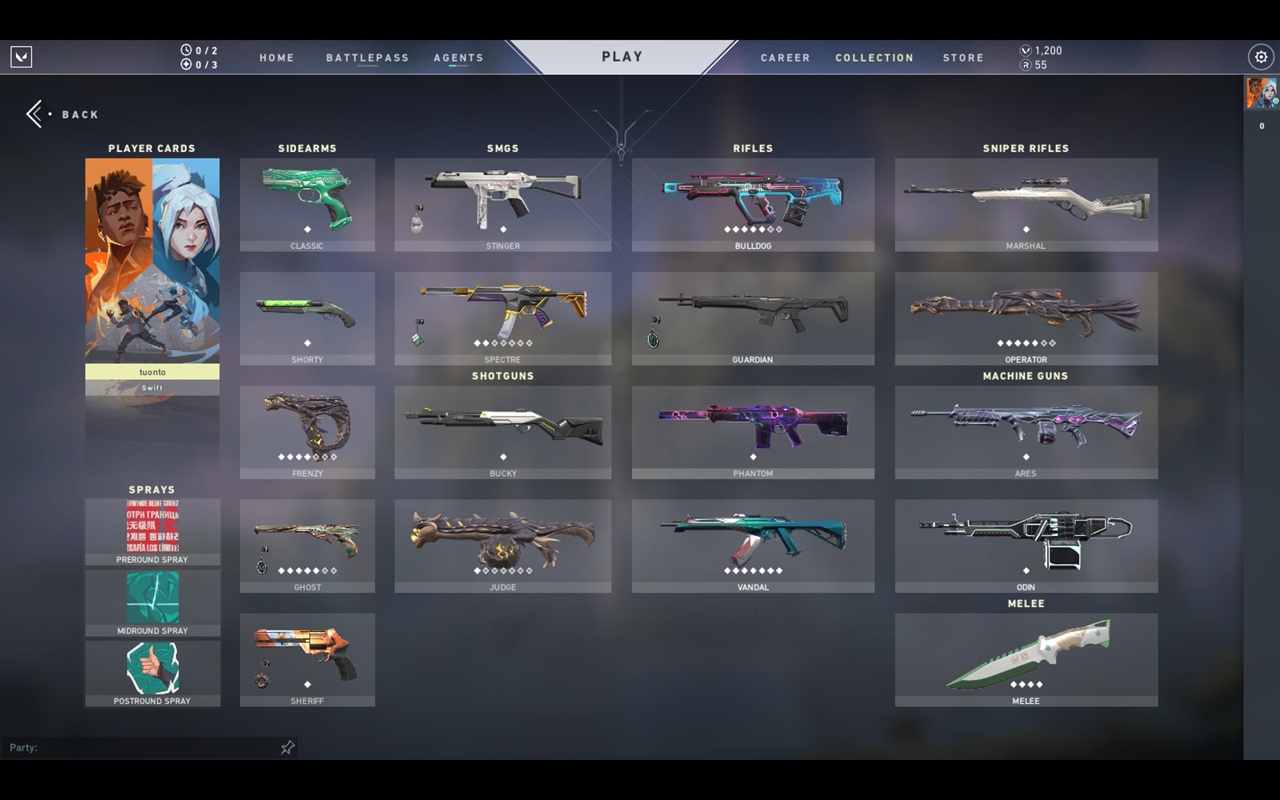Open the Agents tab
The width and height of the screenshot is (1280, 800).
tap(458, 58)
